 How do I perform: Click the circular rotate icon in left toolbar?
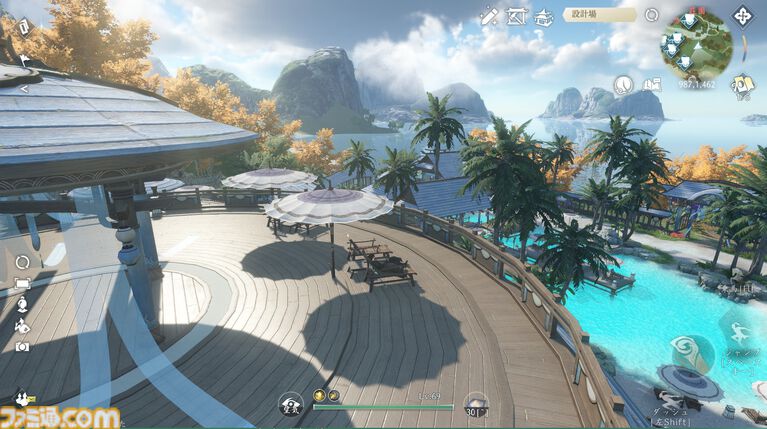(x=22, y=262)
